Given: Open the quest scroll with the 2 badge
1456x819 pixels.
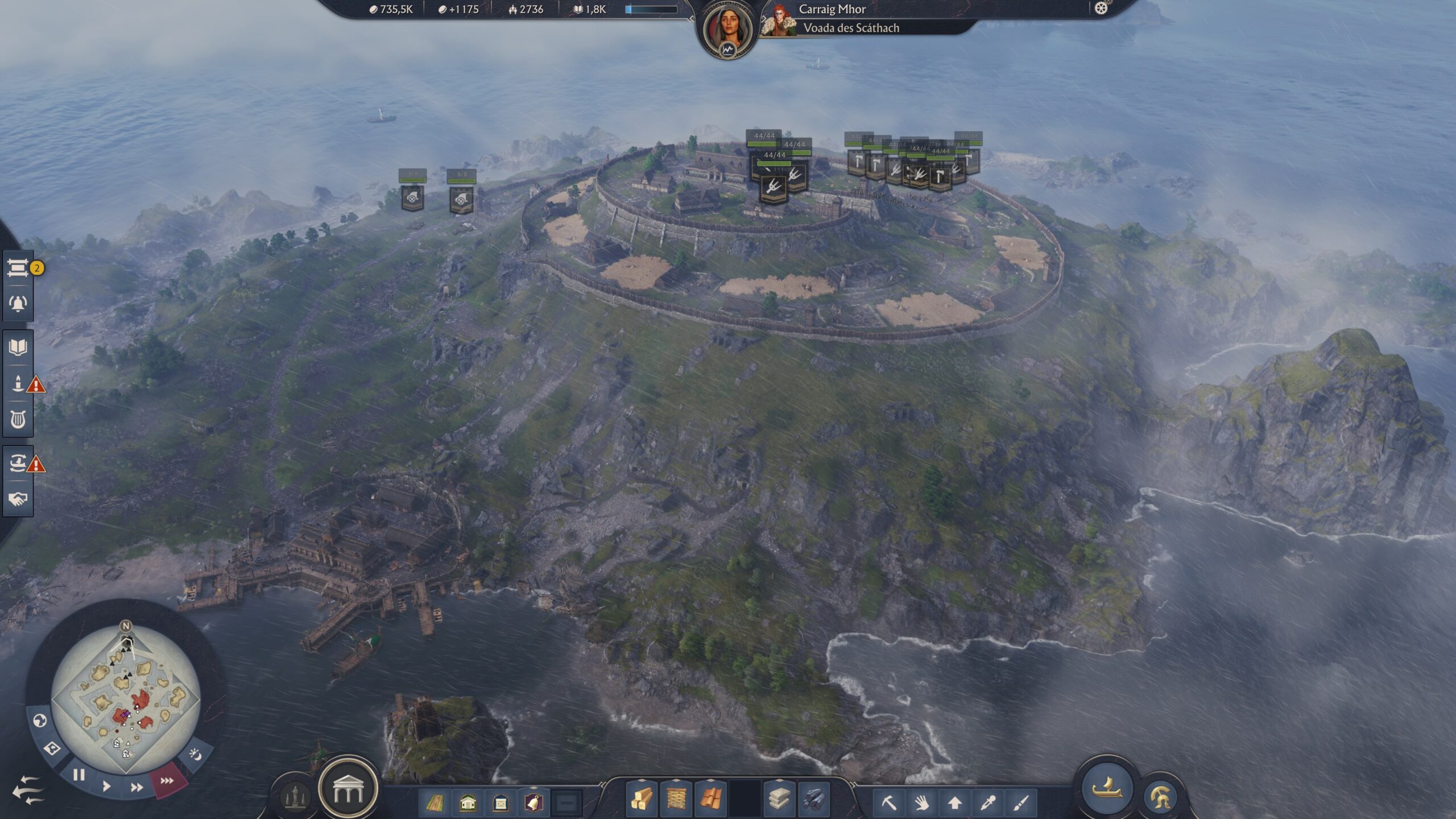Looking at the screenshot, I should [x=18, y=268].
